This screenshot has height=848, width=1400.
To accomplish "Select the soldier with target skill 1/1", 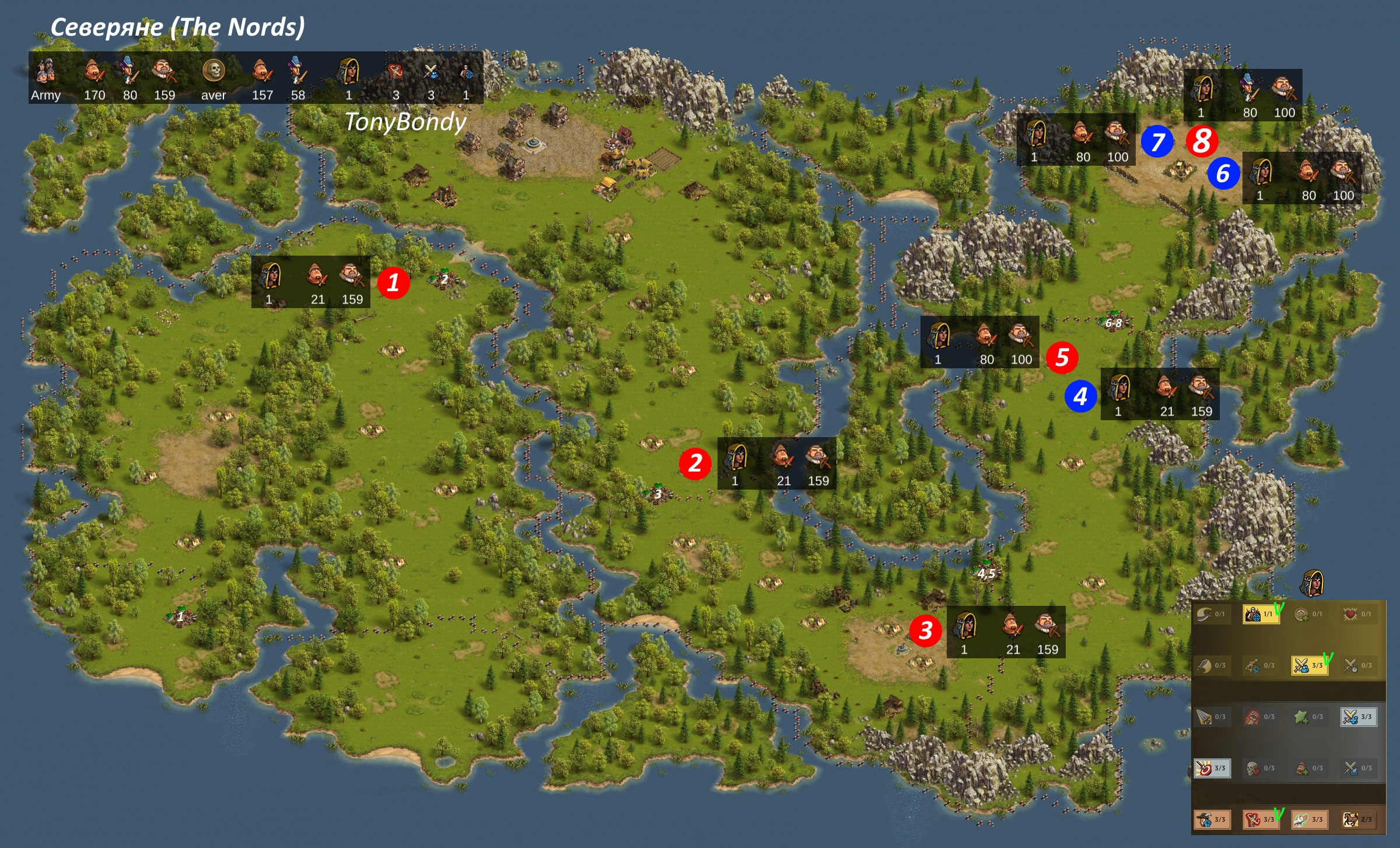I will pos(1260,614).
